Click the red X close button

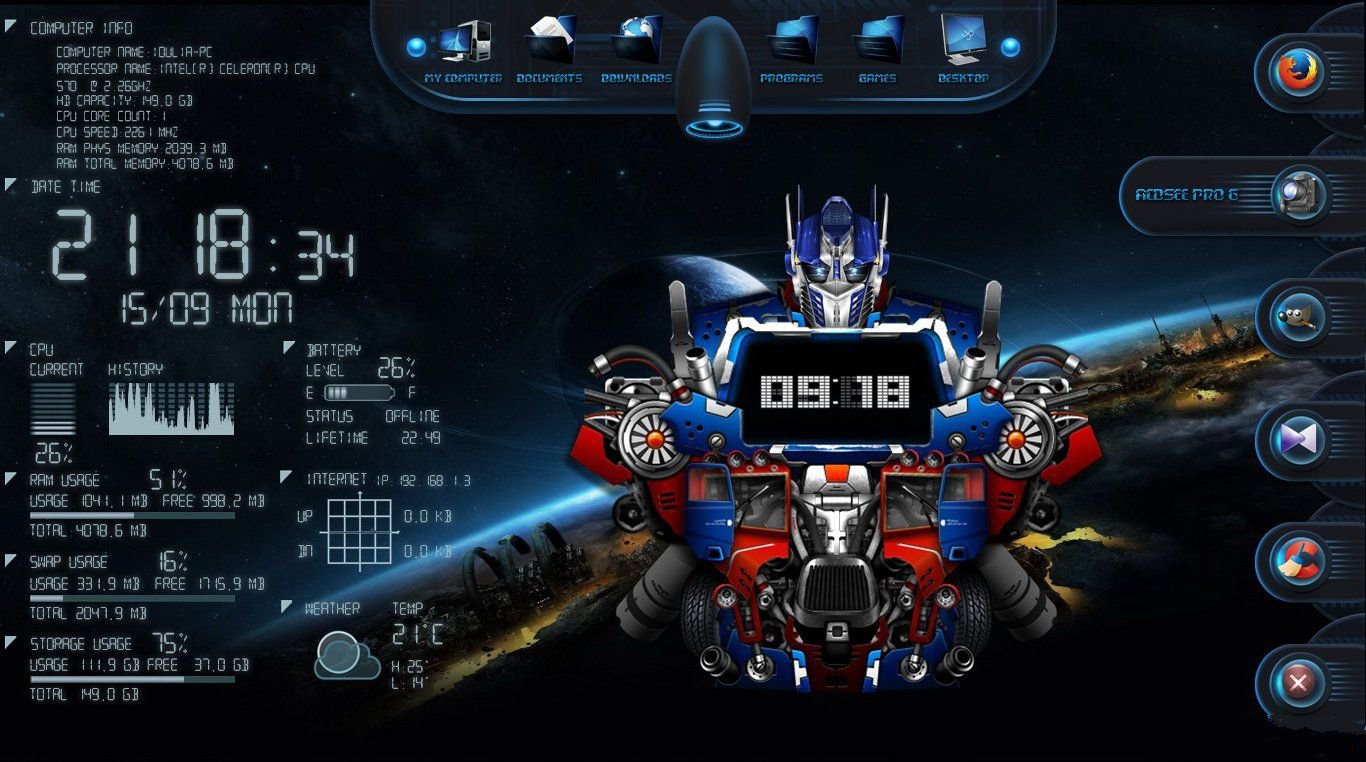(1299, 684)
